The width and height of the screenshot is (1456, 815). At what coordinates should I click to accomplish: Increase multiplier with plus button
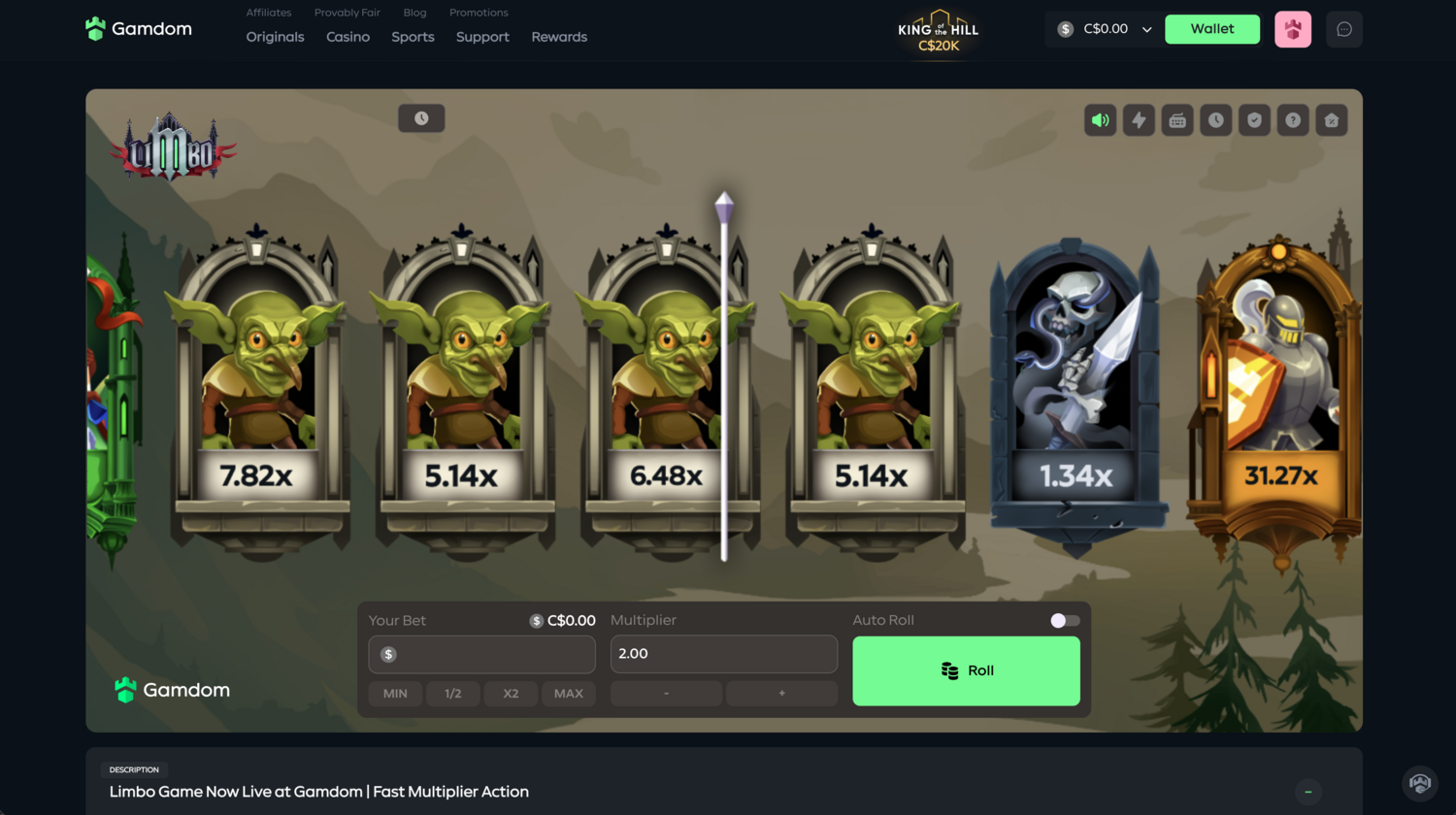tap(781, 693)
